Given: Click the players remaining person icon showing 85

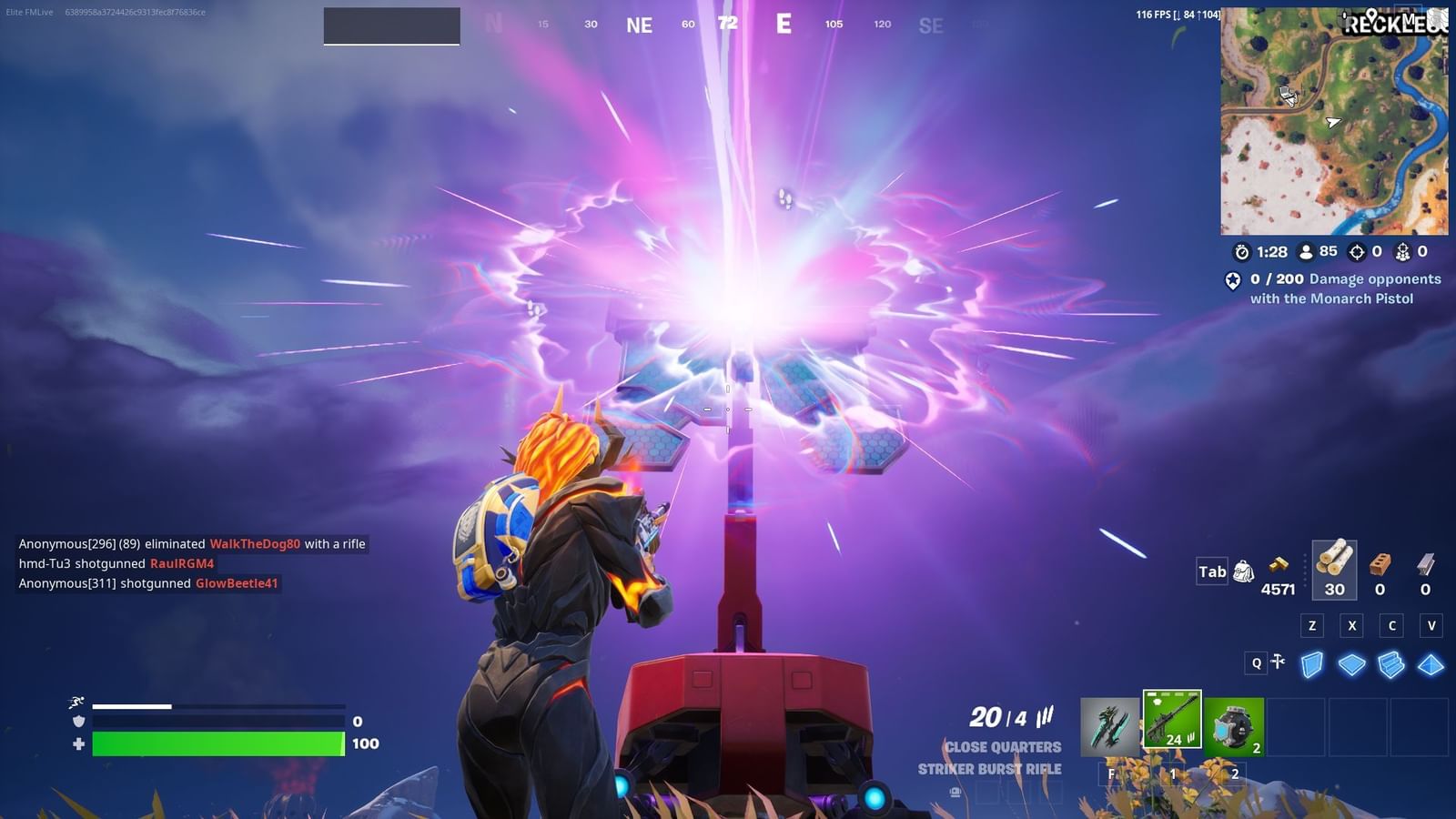Looking at the screenshot, I should pyautogui.click(x=1308, y=251).
